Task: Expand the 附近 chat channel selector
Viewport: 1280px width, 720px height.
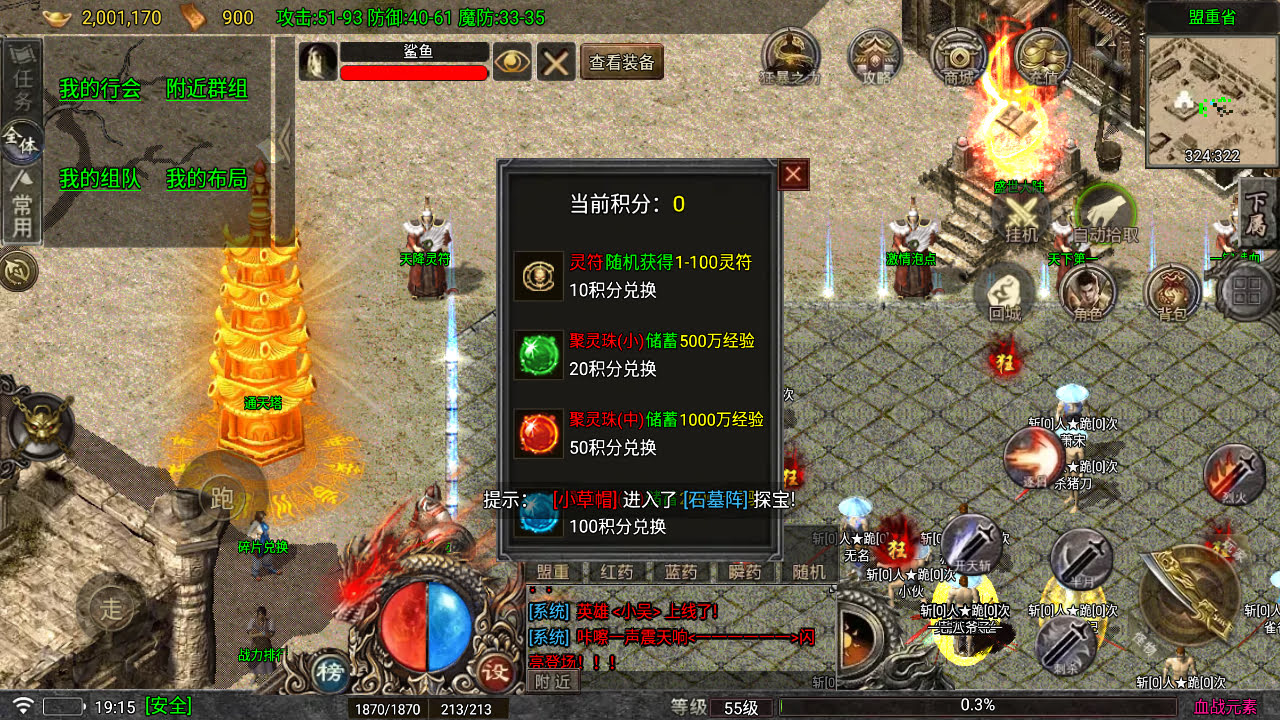Action: coord(551,682)
